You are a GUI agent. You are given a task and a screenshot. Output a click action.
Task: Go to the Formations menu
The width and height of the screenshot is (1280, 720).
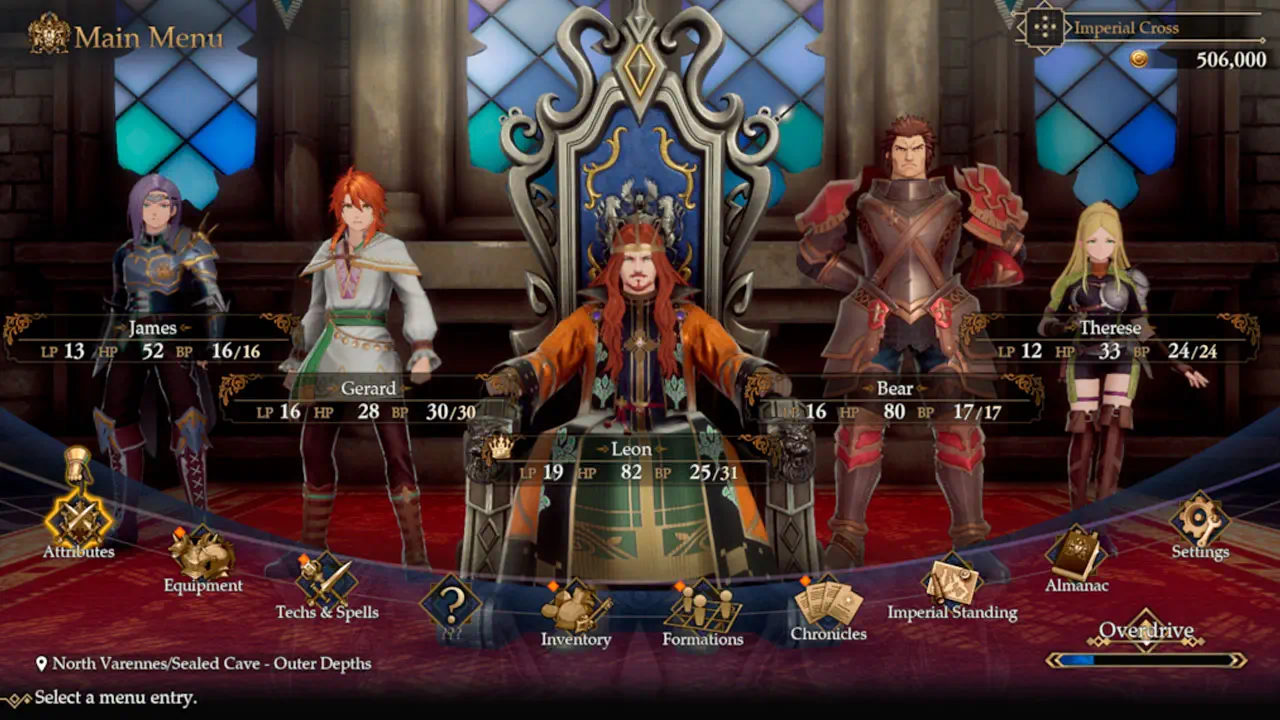(702, 607)
